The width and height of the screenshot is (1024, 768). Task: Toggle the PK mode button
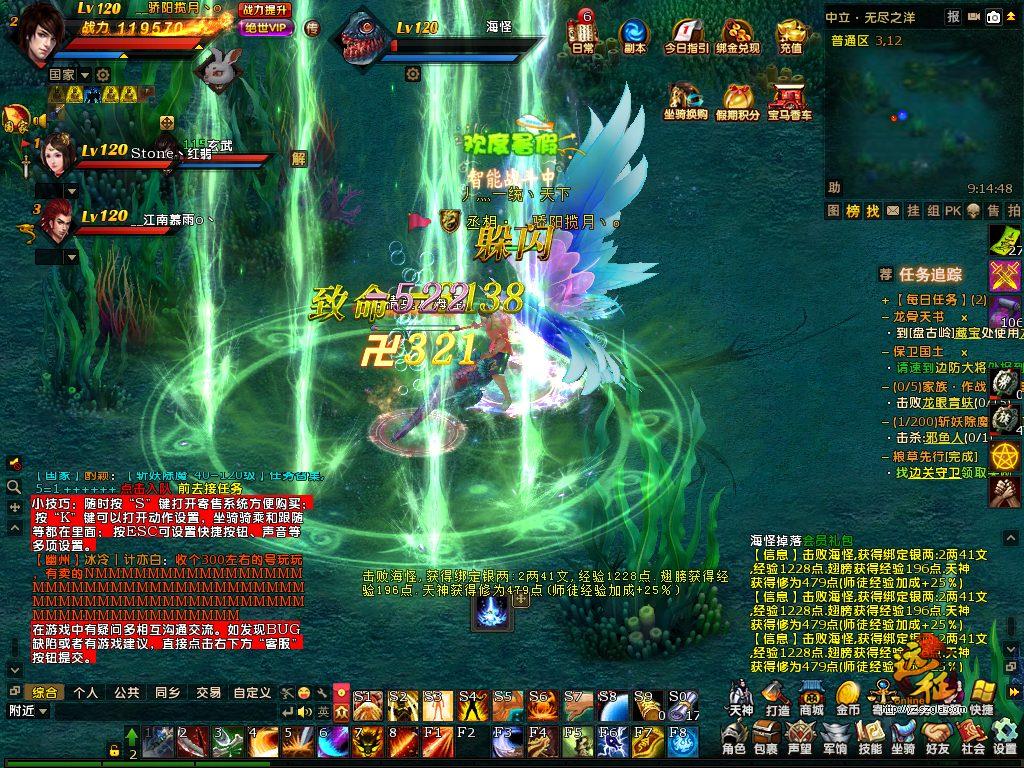[x=953, y=211]
